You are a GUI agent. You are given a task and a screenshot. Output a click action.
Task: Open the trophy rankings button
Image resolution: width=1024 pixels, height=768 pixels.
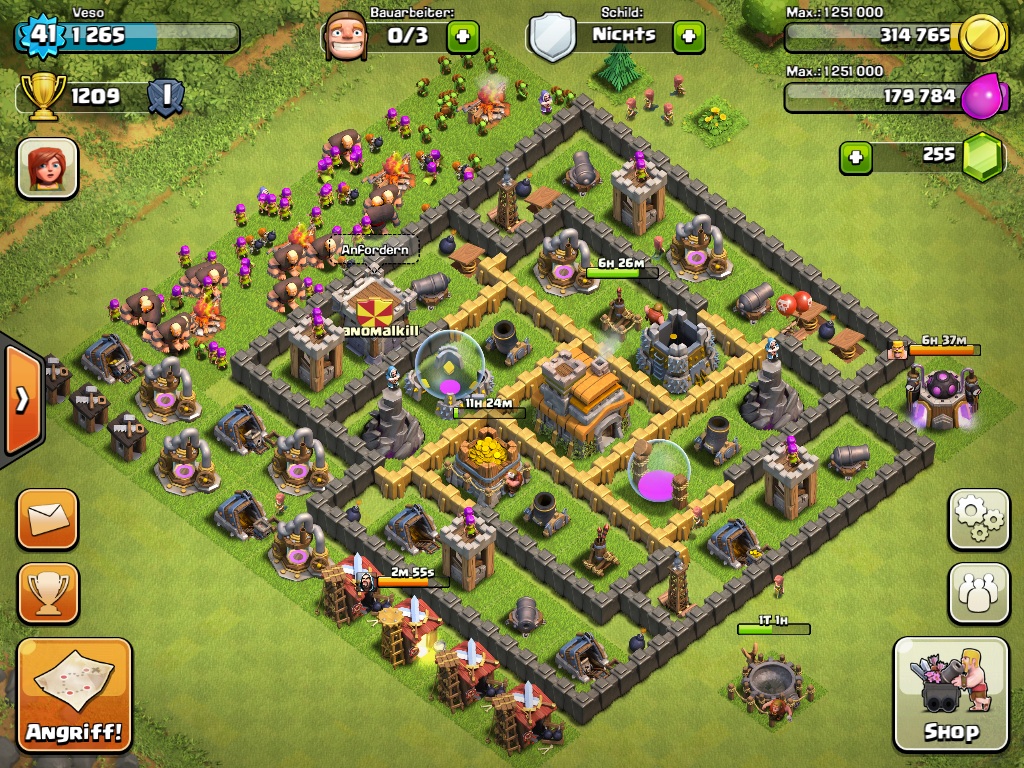(47, 593)
